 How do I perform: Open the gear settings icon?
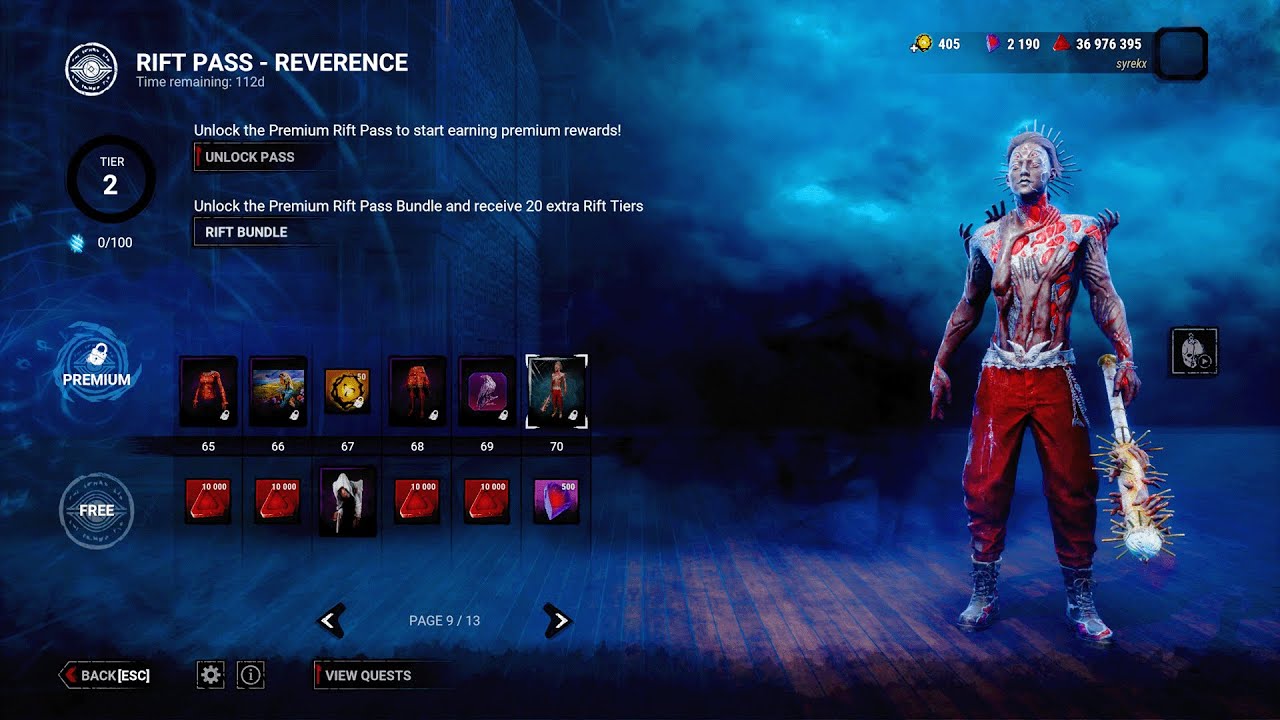[210, 675]
